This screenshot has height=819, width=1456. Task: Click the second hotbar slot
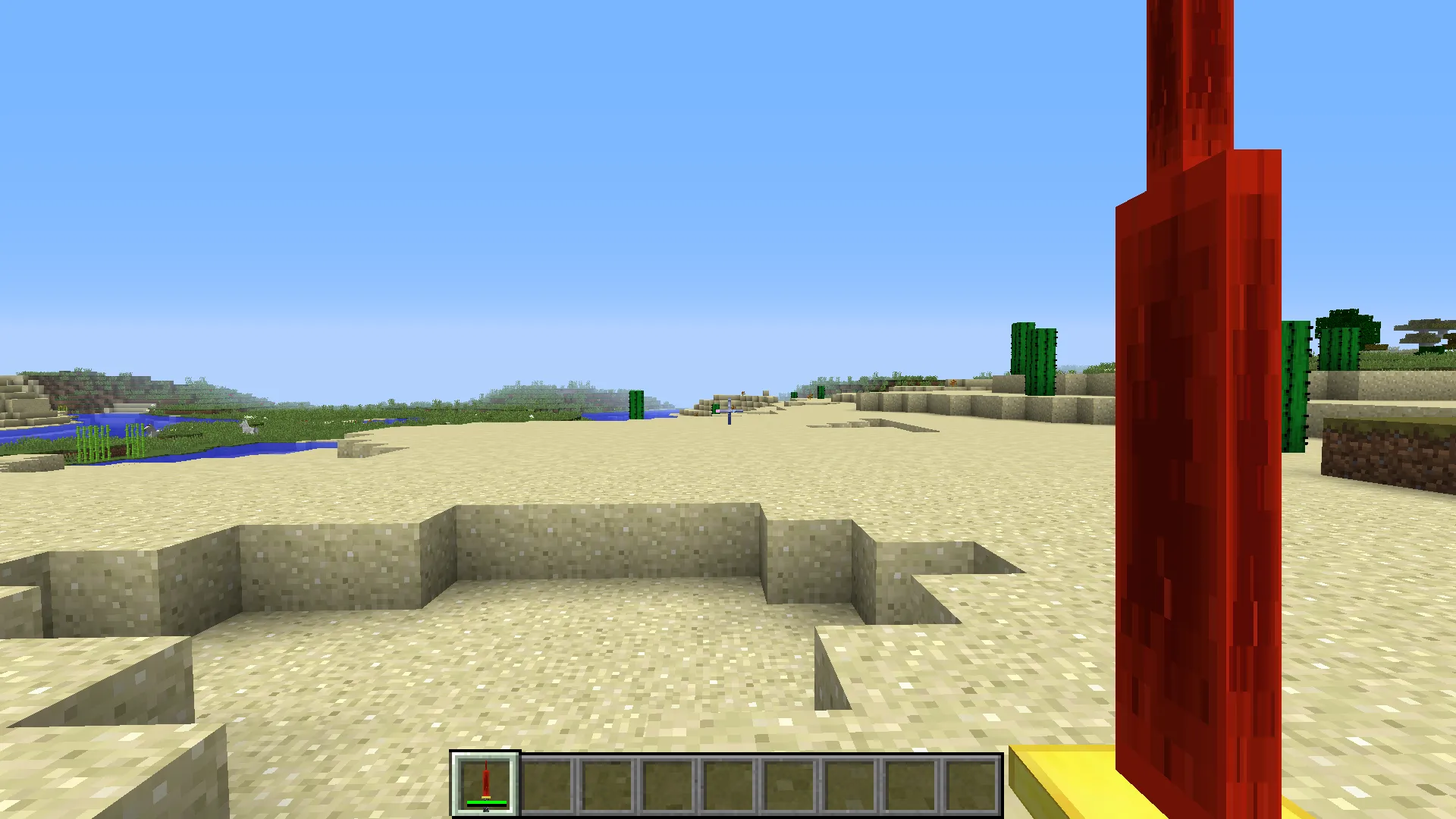point(547,785)
